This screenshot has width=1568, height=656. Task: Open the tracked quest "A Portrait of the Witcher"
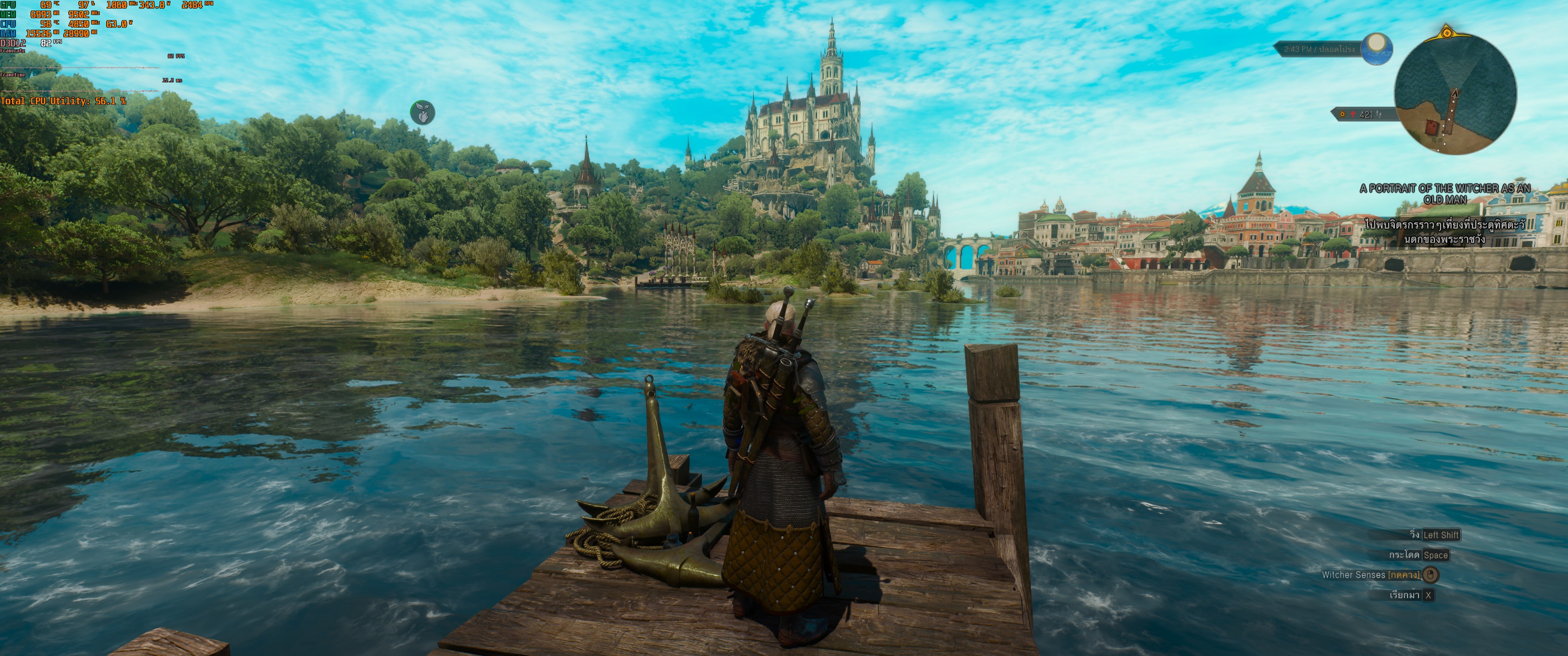(x=1444, y=194)
